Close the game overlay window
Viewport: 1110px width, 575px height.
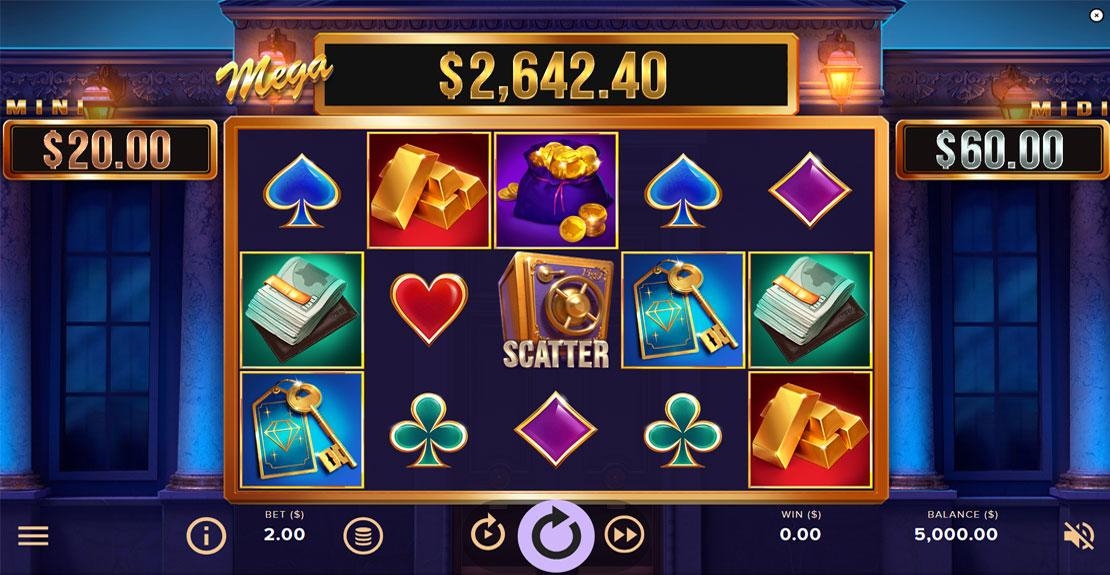click(x=1096, y=15)
